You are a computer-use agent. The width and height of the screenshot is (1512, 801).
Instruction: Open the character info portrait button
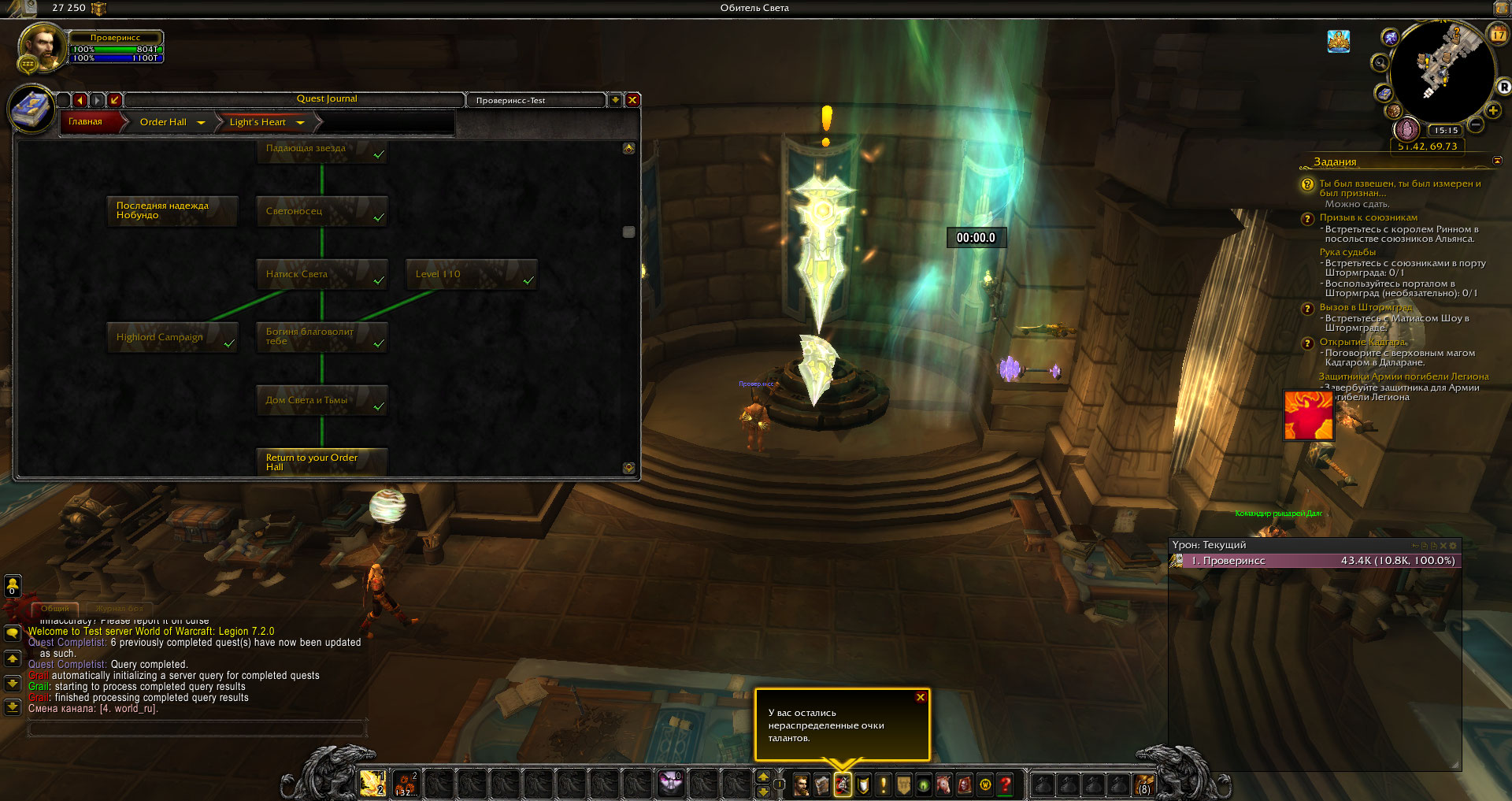coord(801,784)
